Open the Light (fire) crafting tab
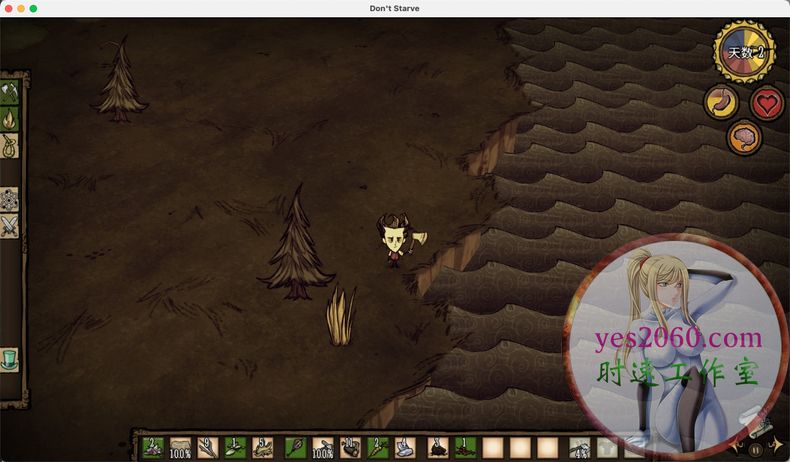This screenshot has height=462, width=790. coord(10,119)
